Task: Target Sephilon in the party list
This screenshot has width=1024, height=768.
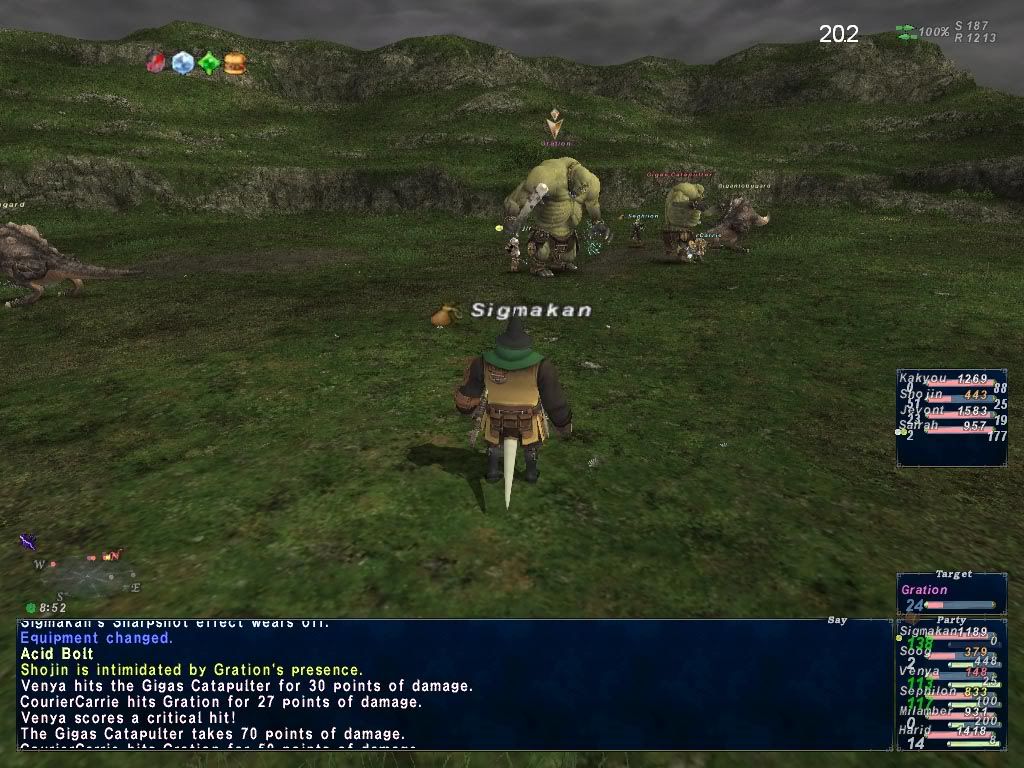Action: click(x=928, y=691)
